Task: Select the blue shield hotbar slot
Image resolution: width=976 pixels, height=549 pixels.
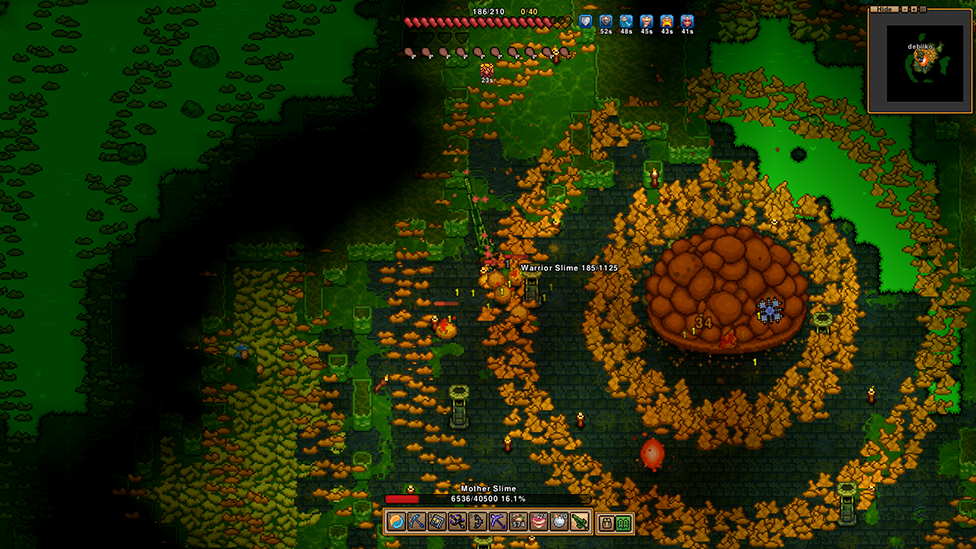Action: click(x=436, y=522)
